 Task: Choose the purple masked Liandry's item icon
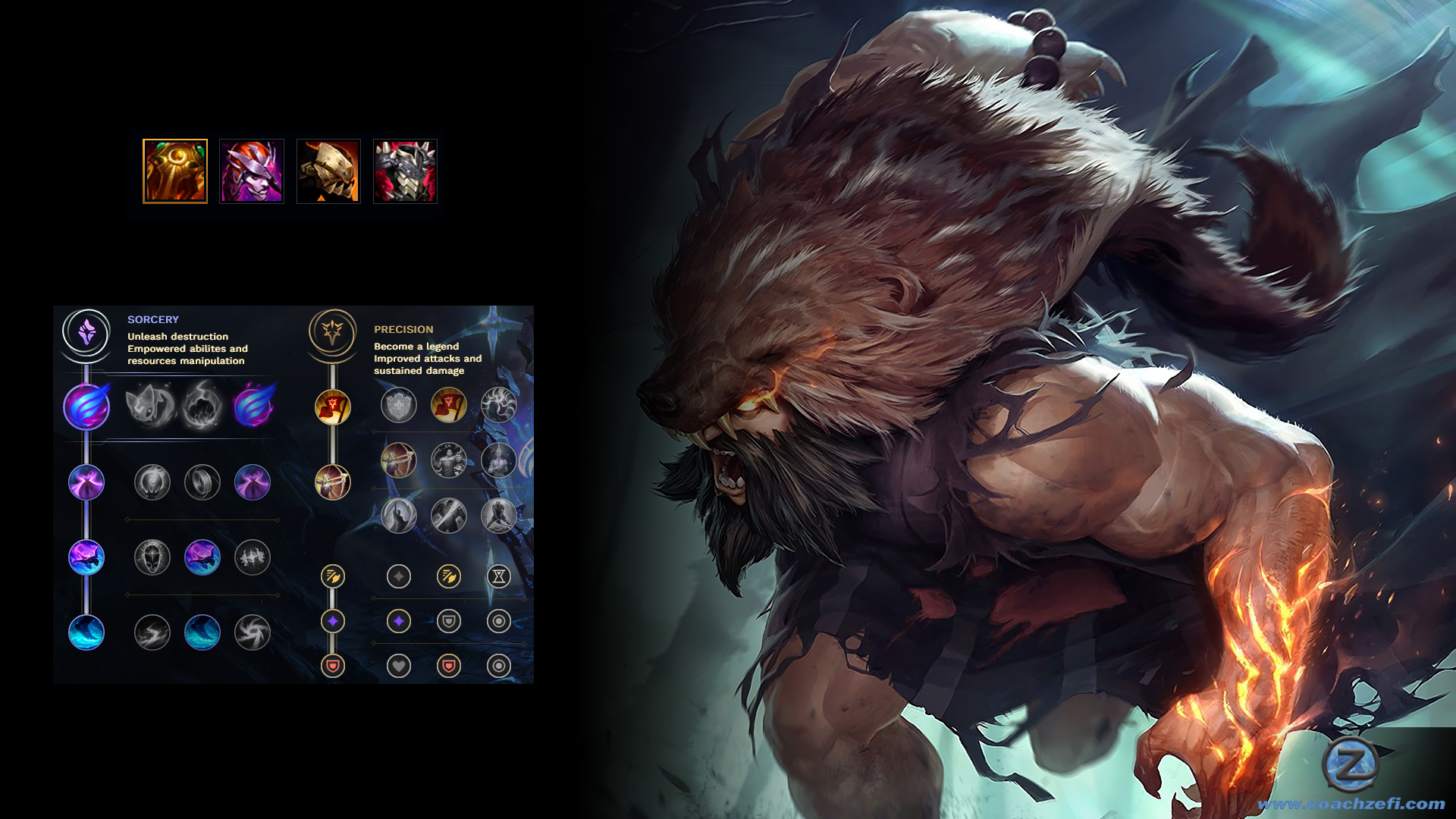252,171
